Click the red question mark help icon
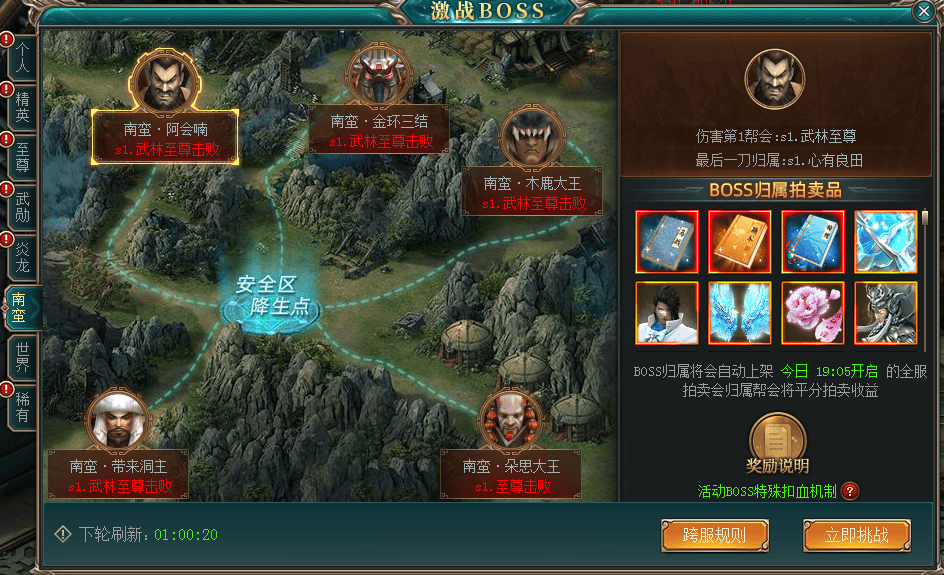The height and width of the screenshot is (575, 944). tap(850, 491)
